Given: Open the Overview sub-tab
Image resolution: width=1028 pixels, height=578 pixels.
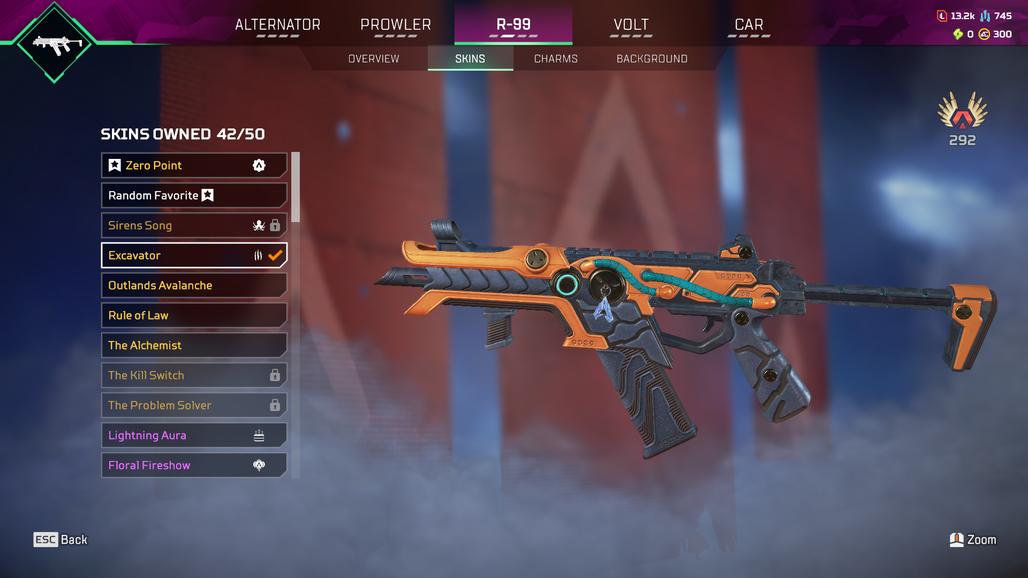Looking at the screenshot, I should pyautogui.click(x=373, y=59).
